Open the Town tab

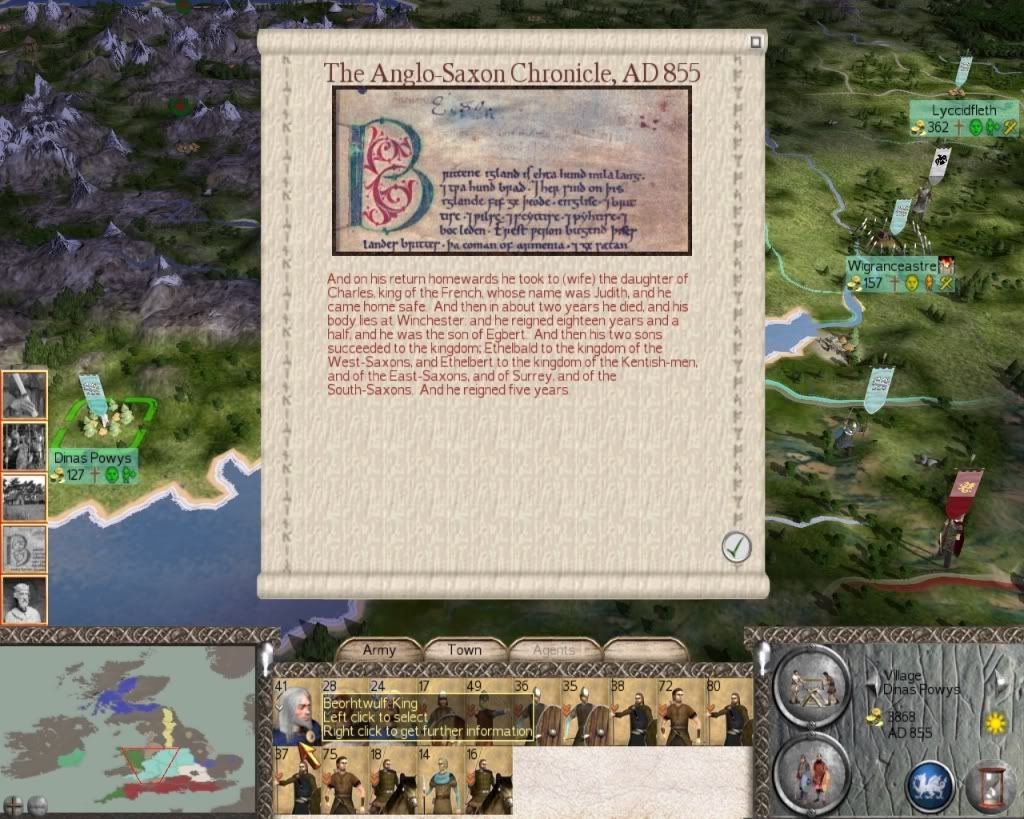coord(464,650)
